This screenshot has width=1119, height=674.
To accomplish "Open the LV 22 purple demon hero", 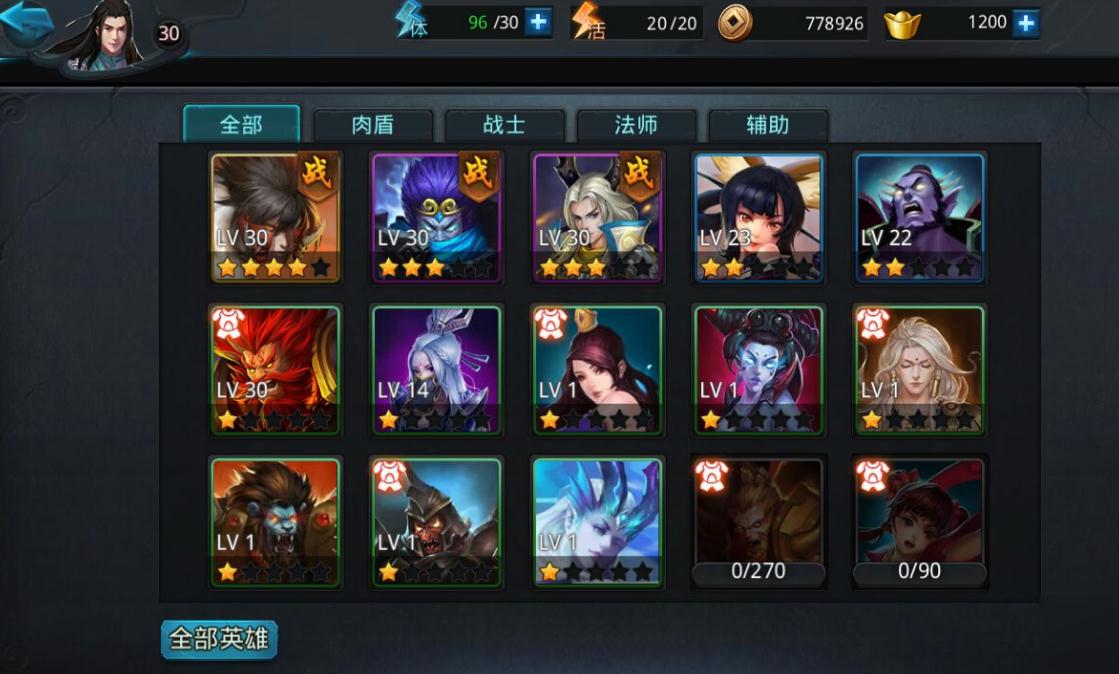I will click(919, 217).
